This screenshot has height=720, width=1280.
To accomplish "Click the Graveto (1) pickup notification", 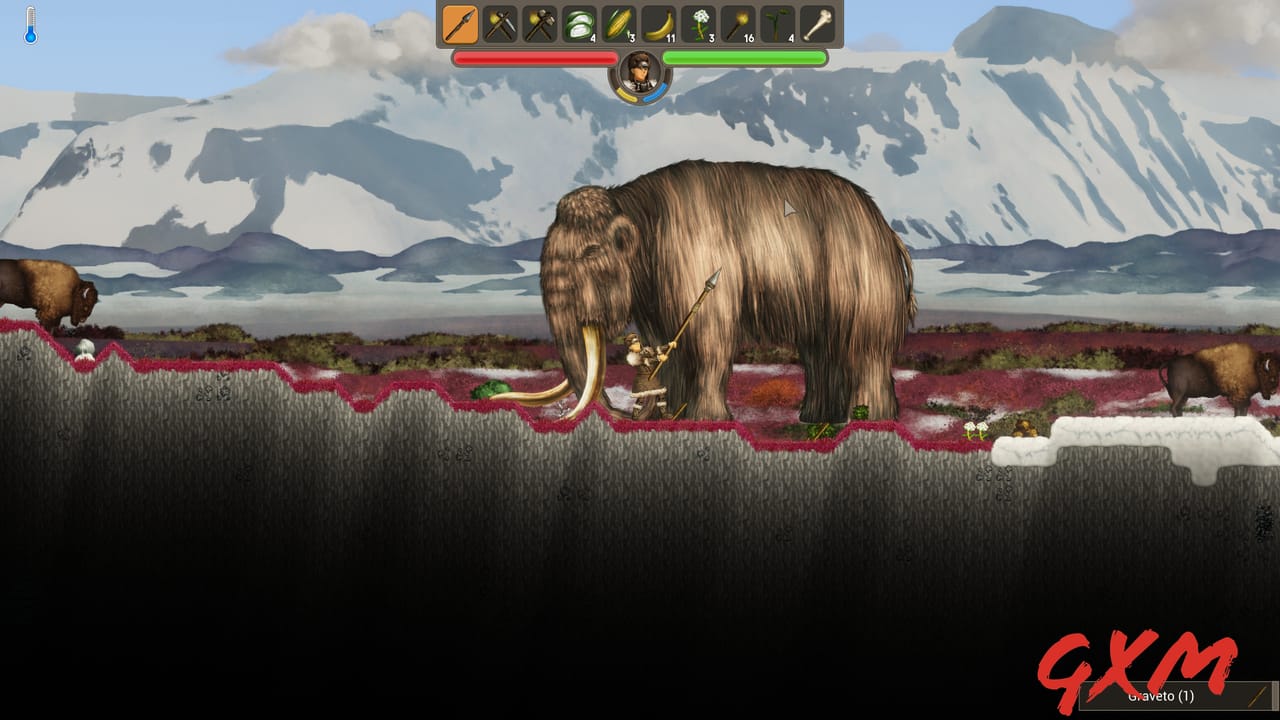I will click(1162, 695).
